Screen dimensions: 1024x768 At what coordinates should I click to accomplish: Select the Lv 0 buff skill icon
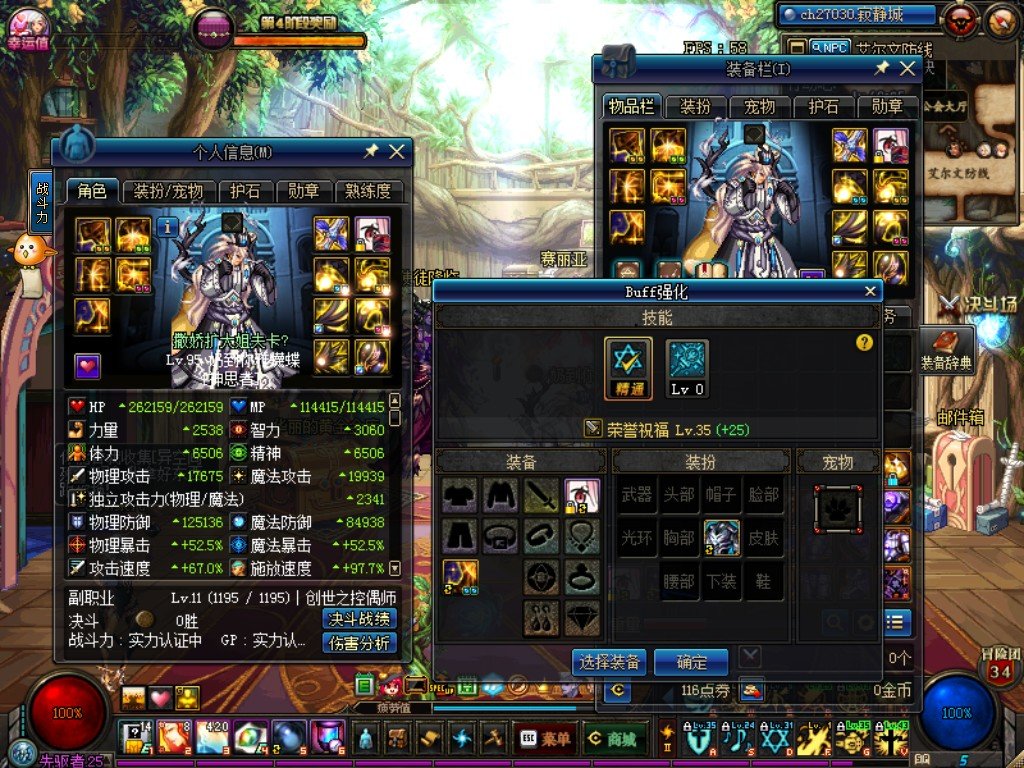[687, 366]
